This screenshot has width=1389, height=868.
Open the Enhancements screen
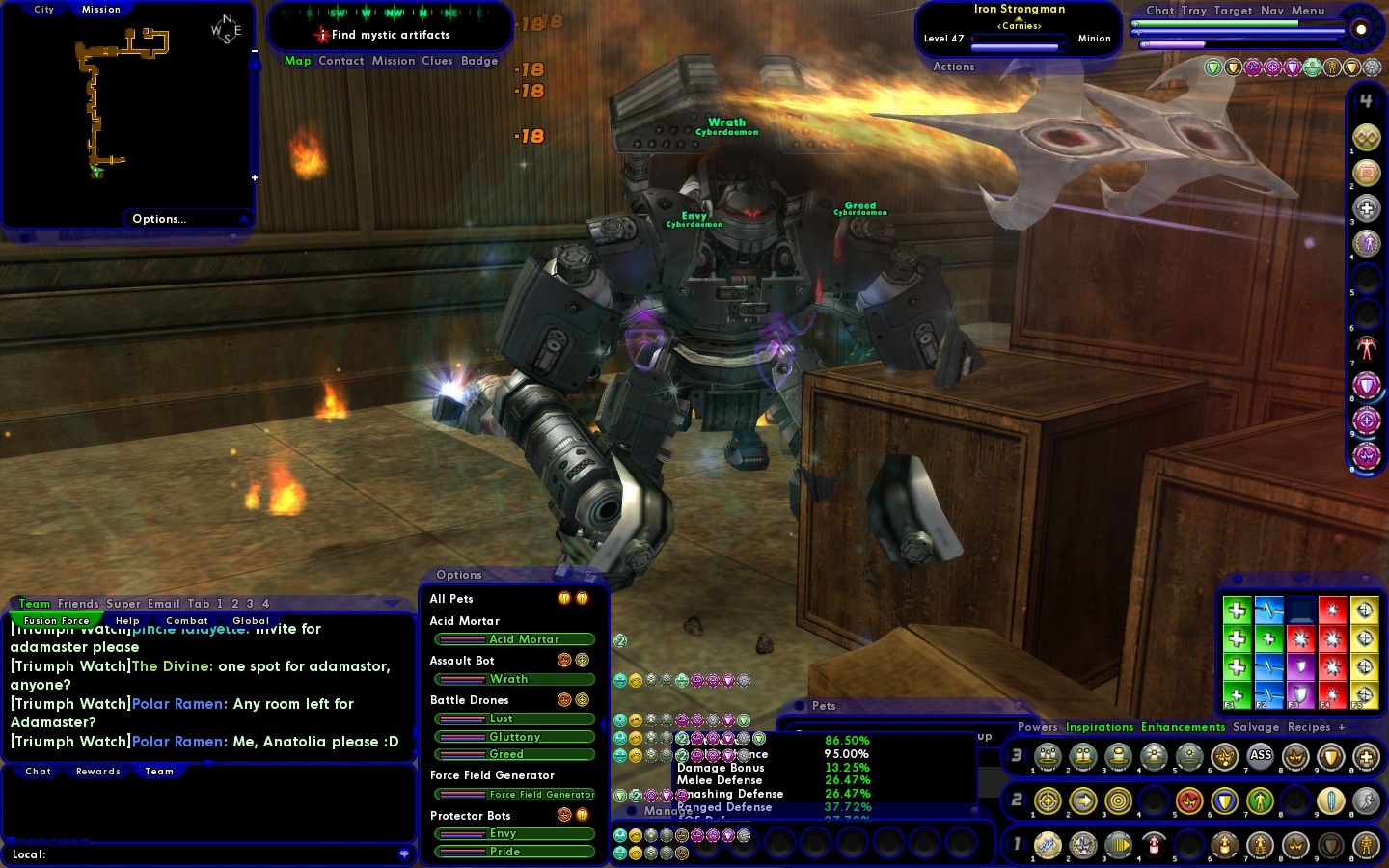(x=1183, y=727)
